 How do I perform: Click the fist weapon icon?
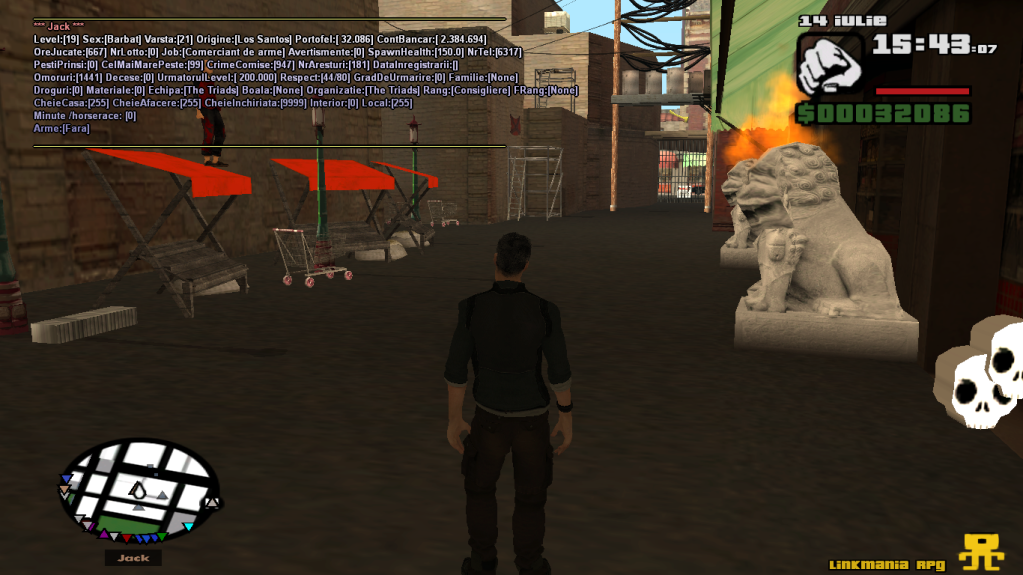click(x=829, y=64)
